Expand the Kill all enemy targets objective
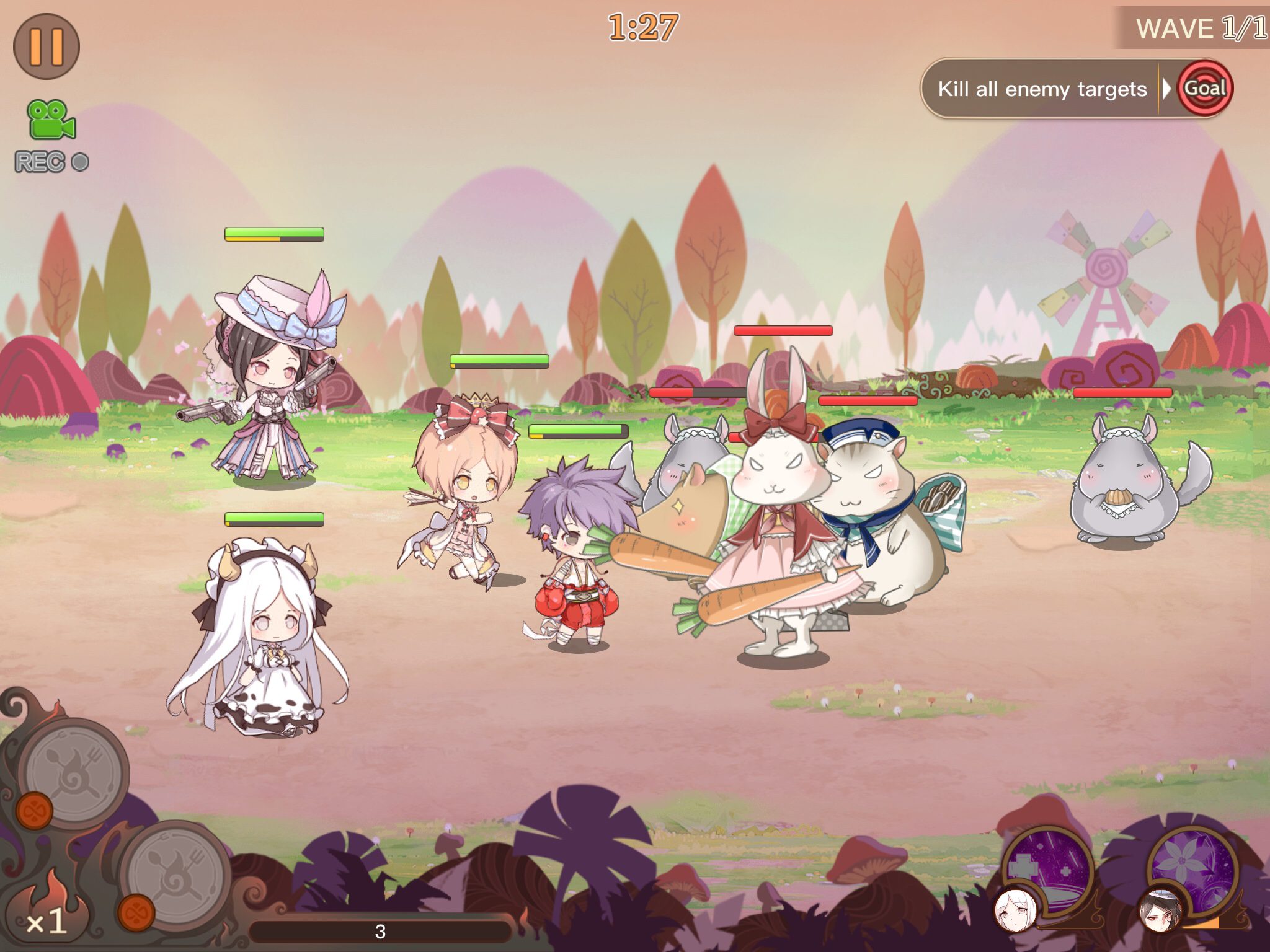Viewport: 1270px width, 952px height. pyautogui.click(x=1042, y=89)
